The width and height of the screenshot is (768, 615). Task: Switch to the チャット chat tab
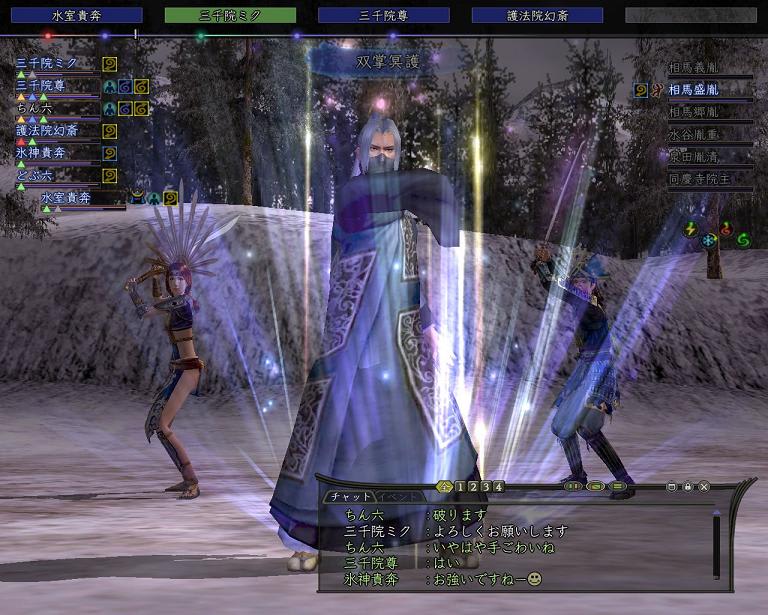pos(350,497)
